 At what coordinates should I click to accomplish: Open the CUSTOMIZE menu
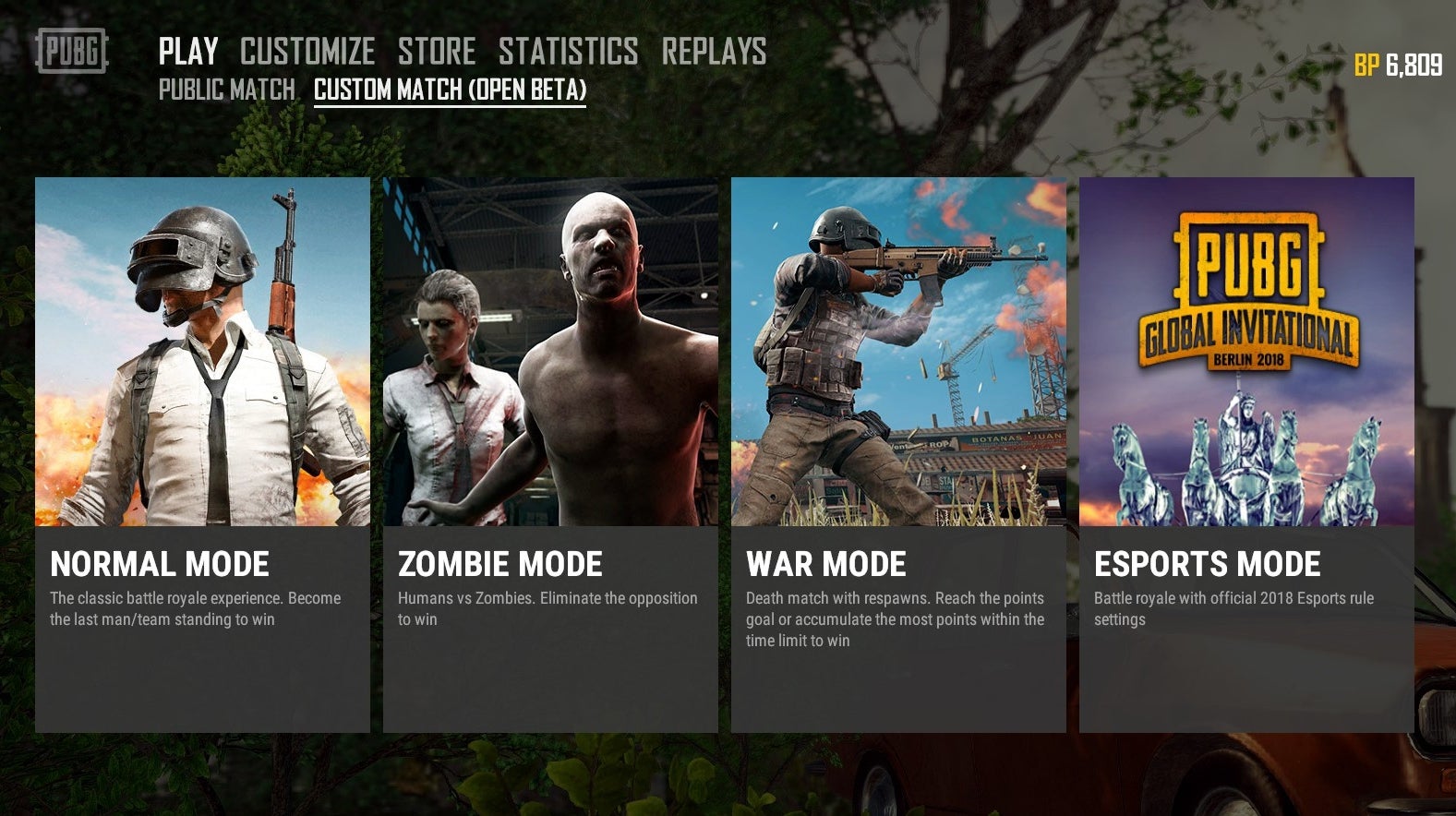point(307,51)
